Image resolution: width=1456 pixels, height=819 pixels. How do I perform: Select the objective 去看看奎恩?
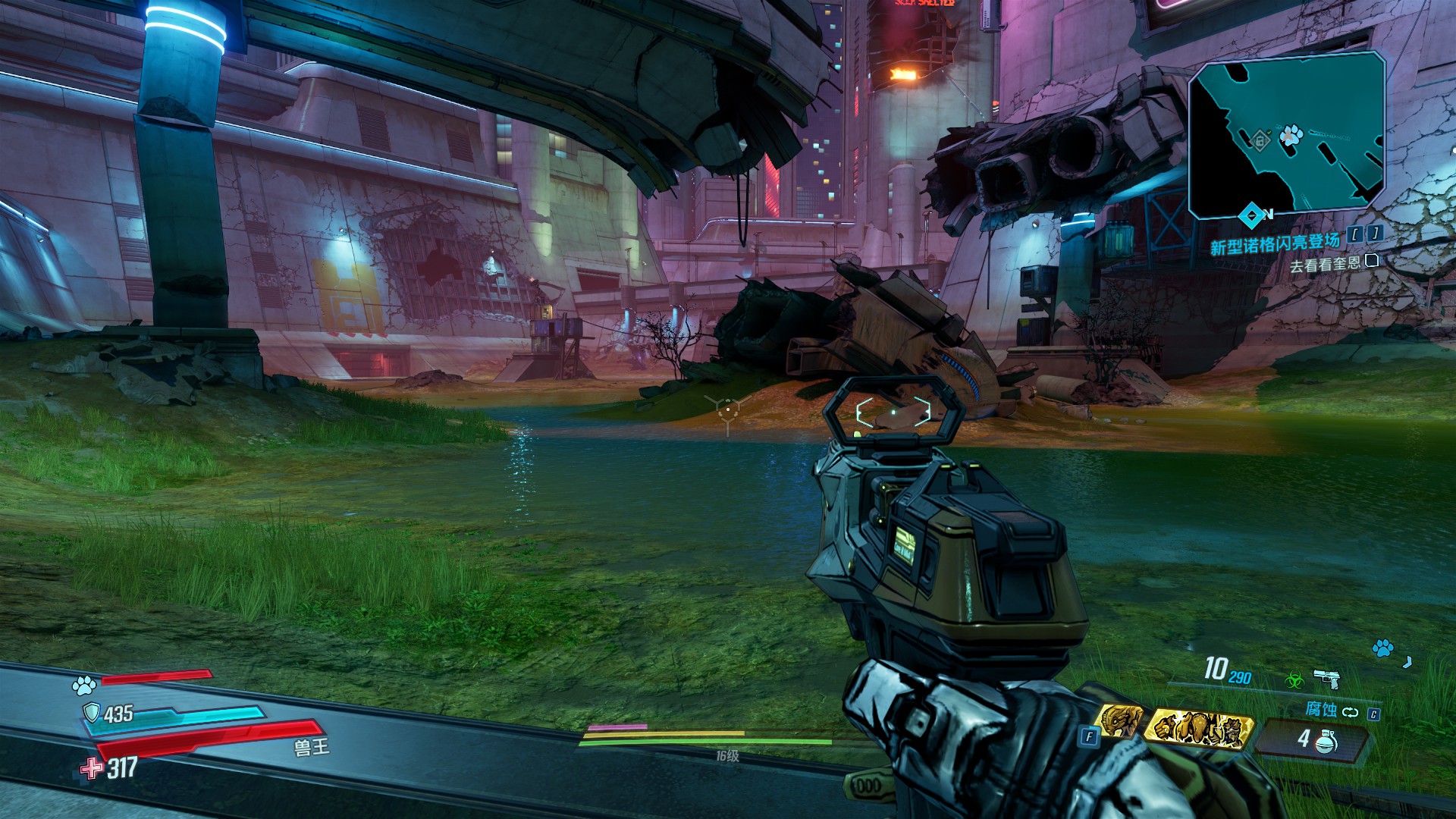[x=1325, y=265]
